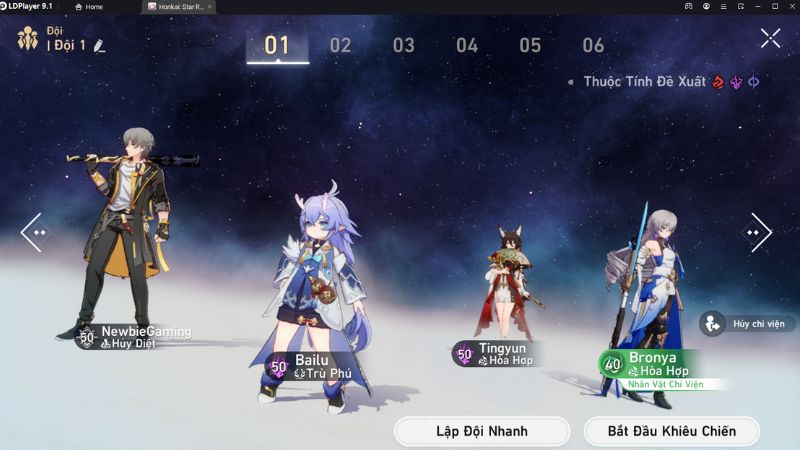800x450 pixels.
Task: Switch to team tab 03
Action: [x=404, y=45]
